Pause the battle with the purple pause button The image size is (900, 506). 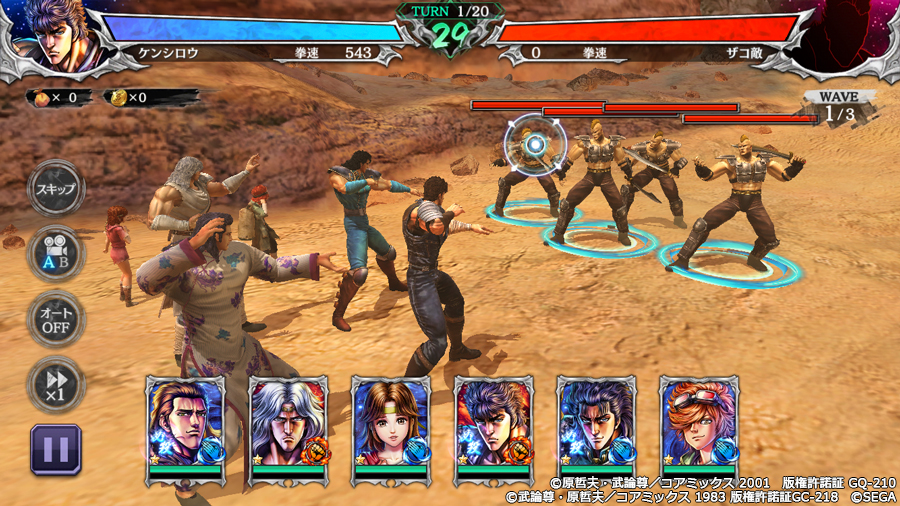click(56, 449)
